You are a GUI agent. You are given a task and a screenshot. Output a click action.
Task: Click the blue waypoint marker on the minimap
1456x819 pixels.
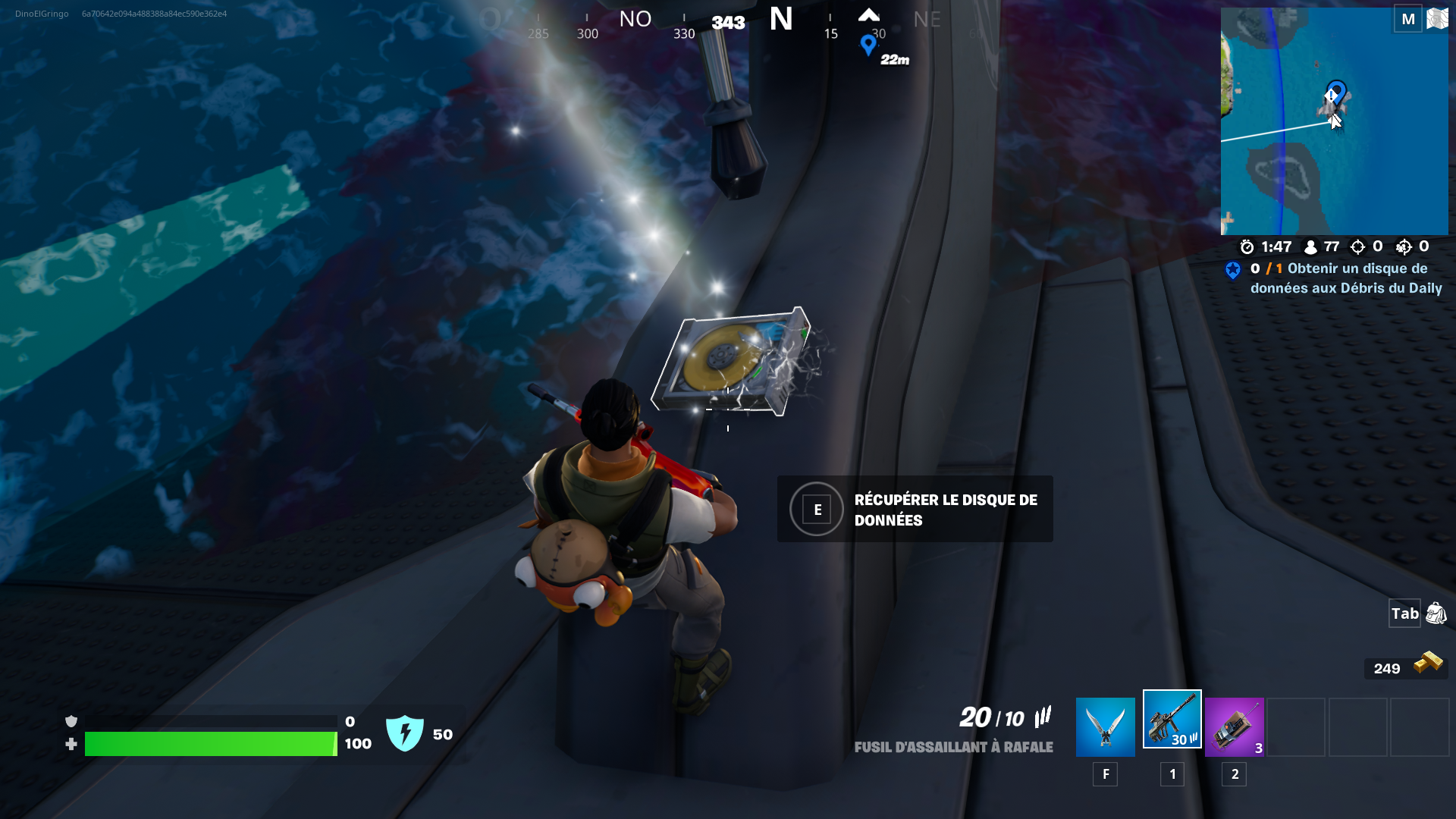1335,93
